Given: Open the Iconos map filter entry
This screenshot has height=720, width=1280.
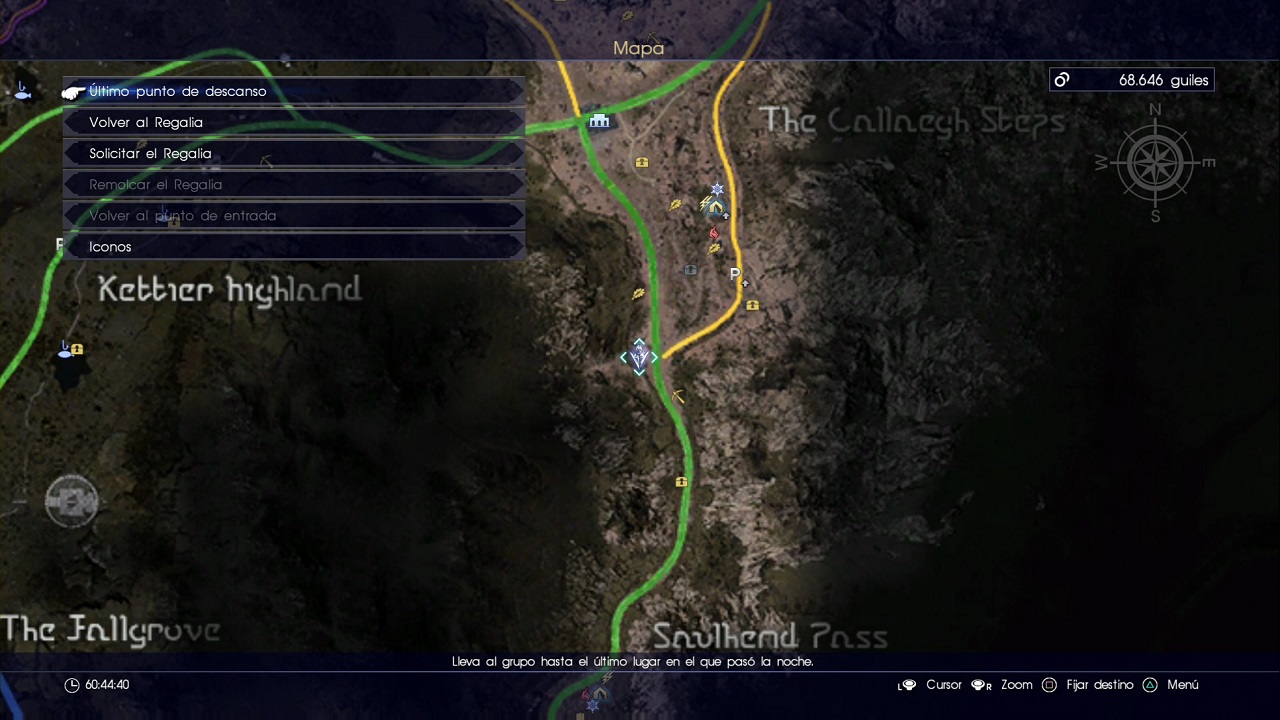Looking at the screenshot, I should (x=293, y=246).
